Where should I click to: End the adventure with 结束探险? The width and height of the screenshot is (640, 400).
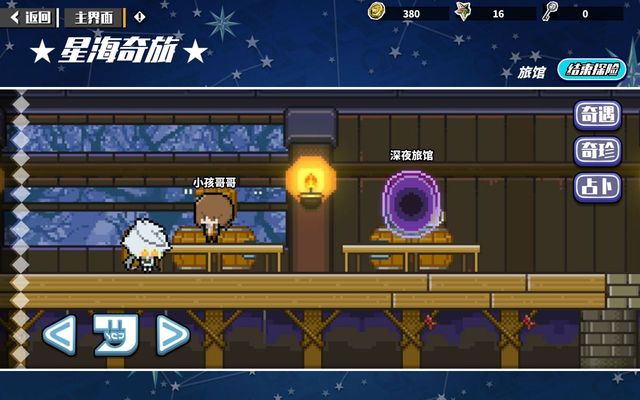point(590,70)
